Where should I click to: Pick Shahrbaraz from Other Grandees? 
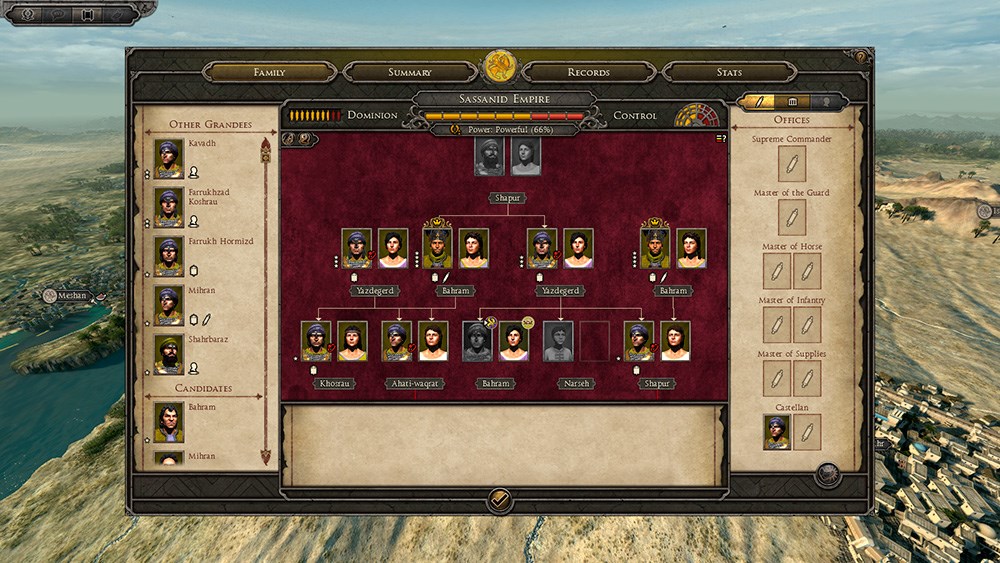[x=169, y=354]
